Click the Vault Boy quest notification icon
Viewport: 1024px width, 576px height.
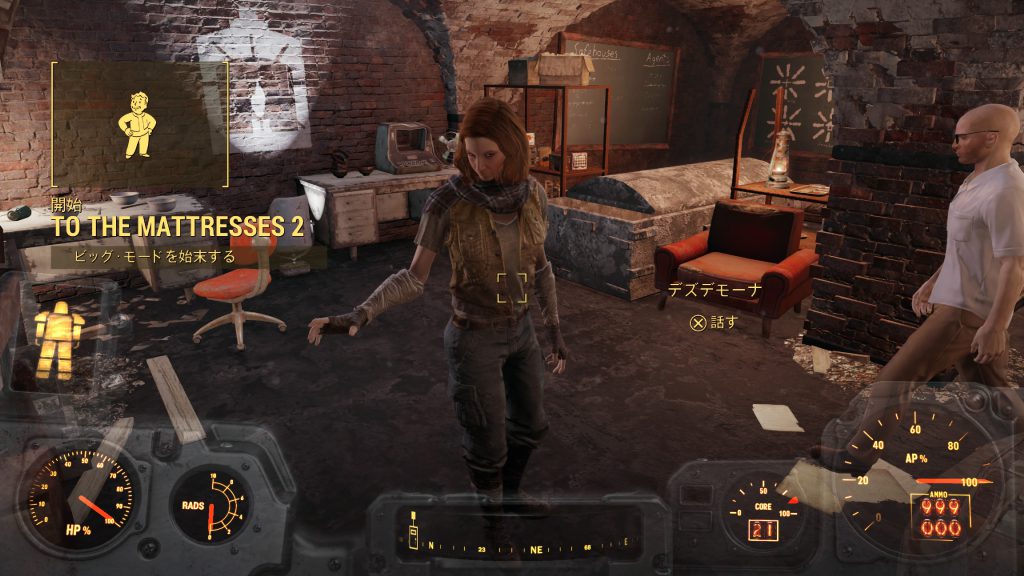(x=139, y=125)
